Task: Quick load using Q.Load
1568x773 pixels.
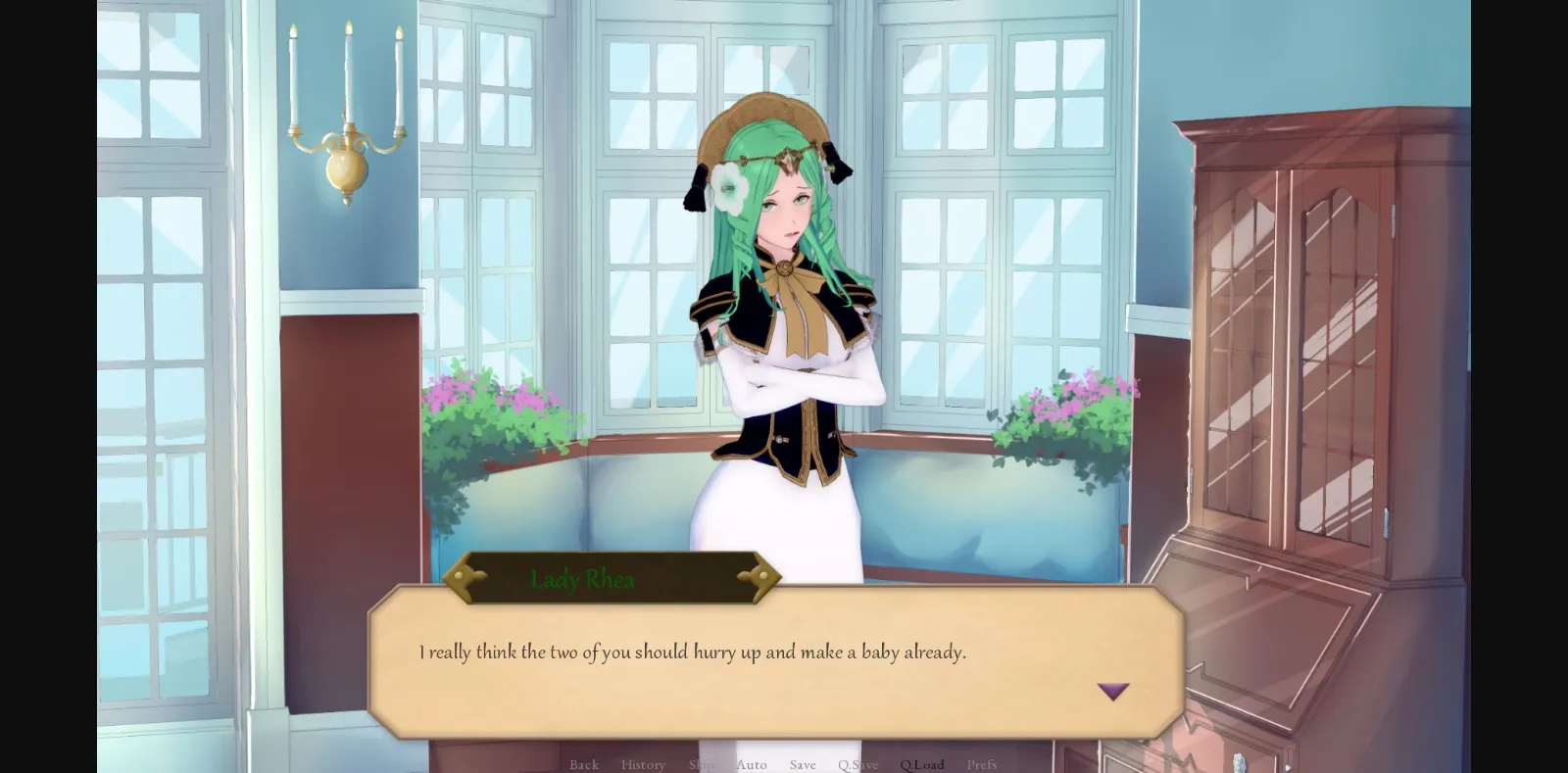Action: [x=921, y=765]
